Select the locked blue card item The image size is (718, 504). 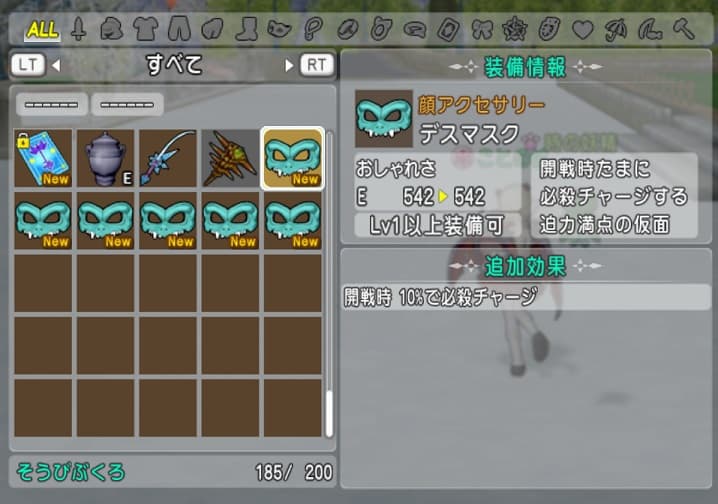(43, 158)
